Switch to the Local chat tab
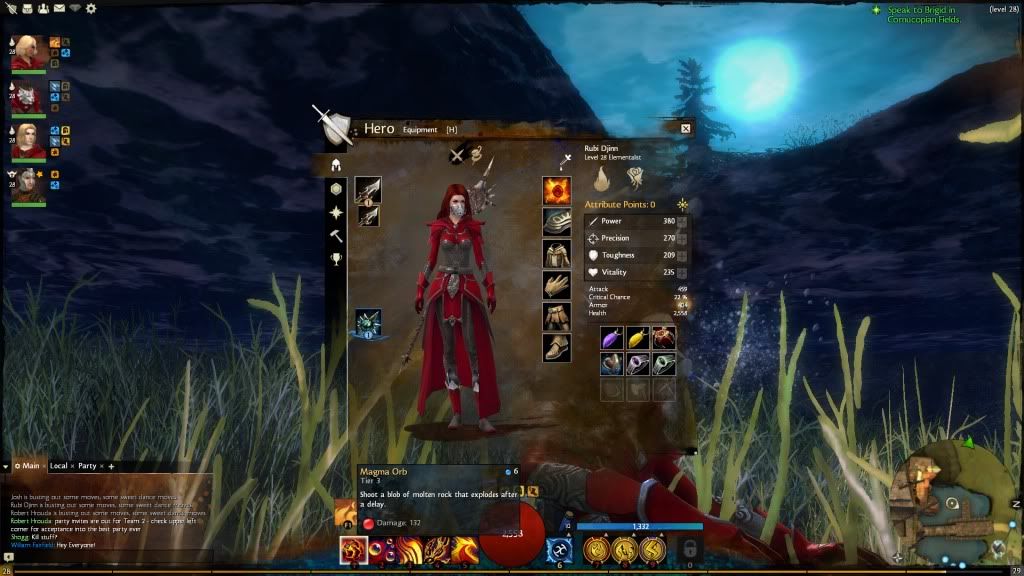 coord(59,466)
